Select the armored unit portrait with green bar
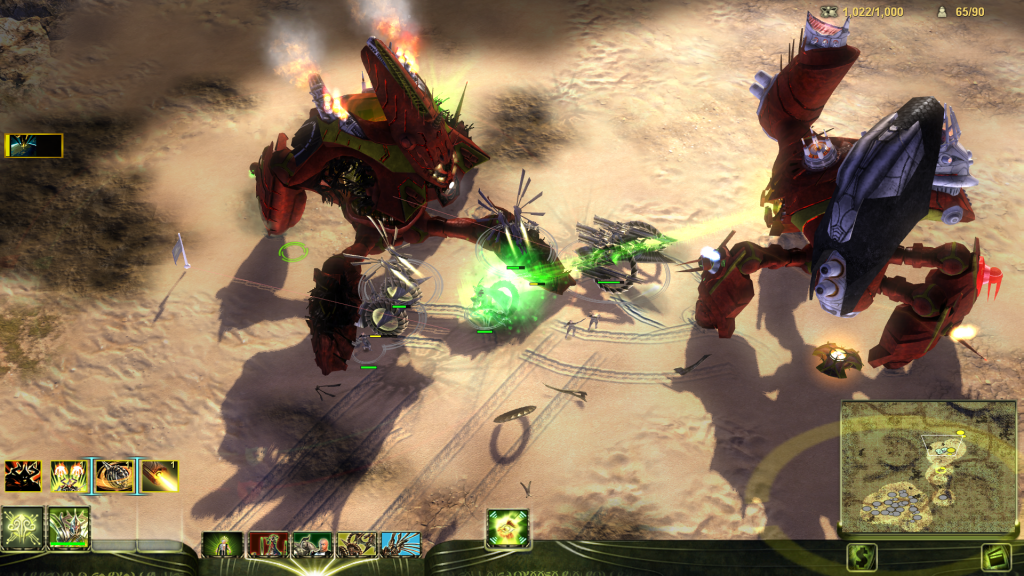The image size is (1024, 576). point(69,526)
